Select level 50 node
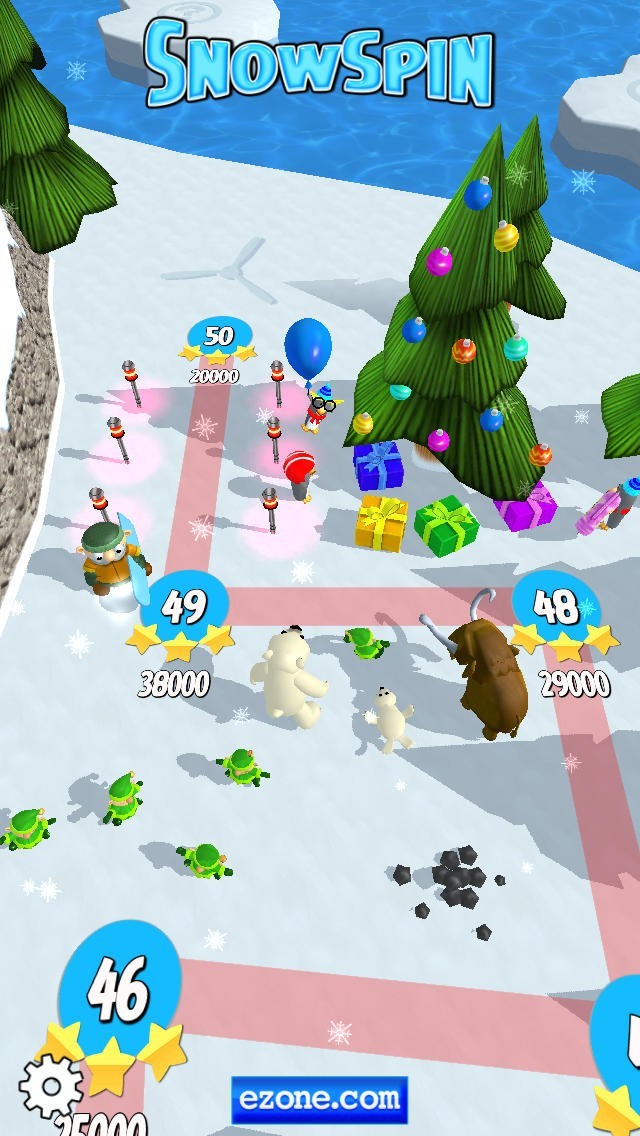The image size is (640, 1136). point(218,337)
